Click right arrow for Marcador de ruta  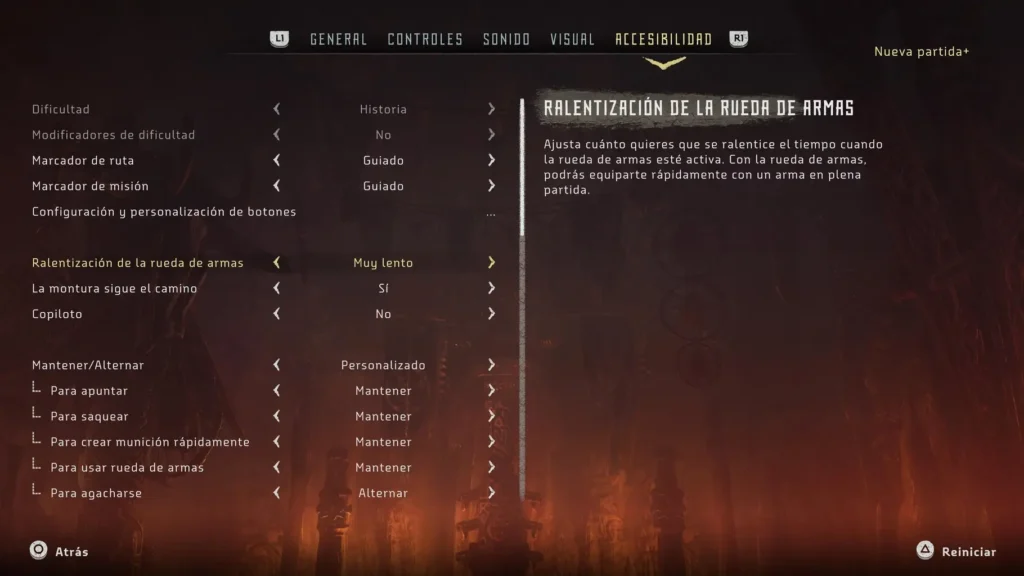(x=491, y=160)
